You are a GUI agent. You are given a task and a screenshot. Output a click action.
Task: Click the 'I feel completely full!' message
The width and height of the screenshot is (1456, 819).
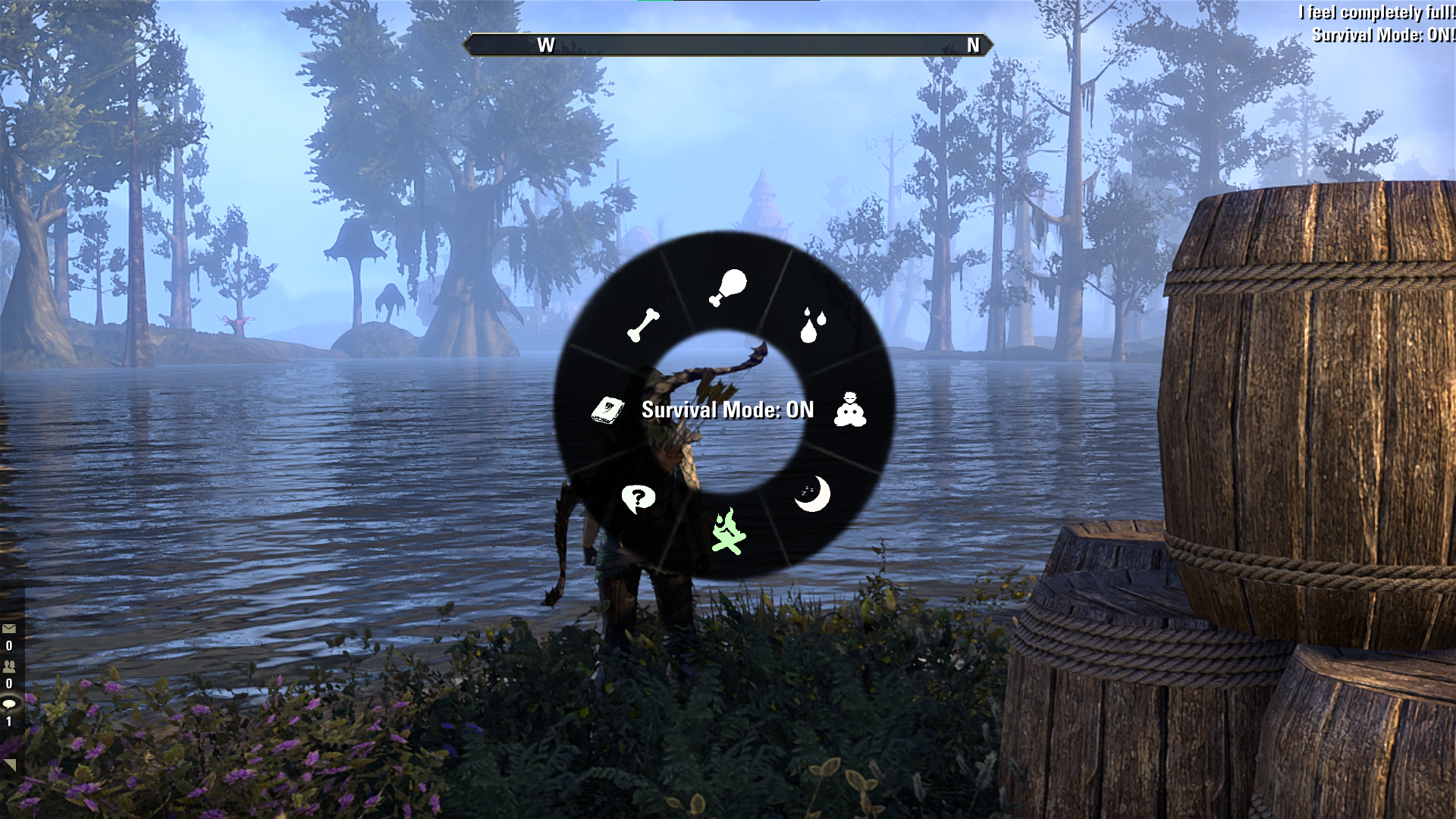tap(1376, 12)
